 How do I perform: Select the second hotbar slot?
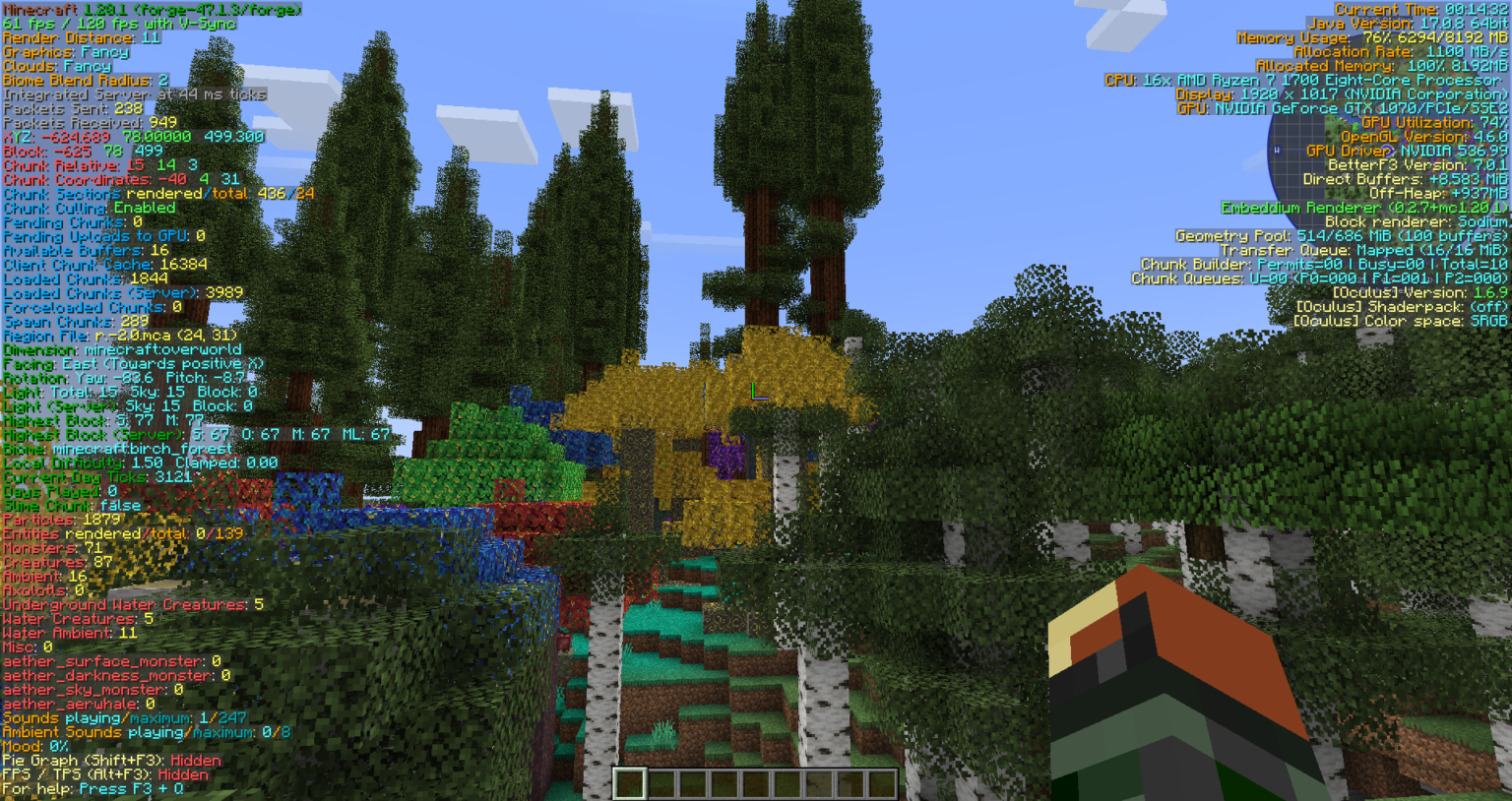tap(660, 780)
